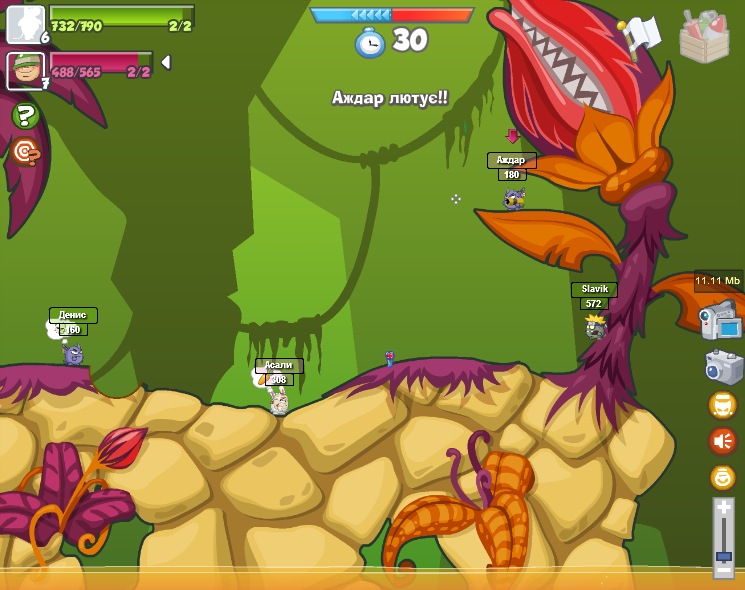
Task: Open the weapons crate inventory
Action: 704,37
